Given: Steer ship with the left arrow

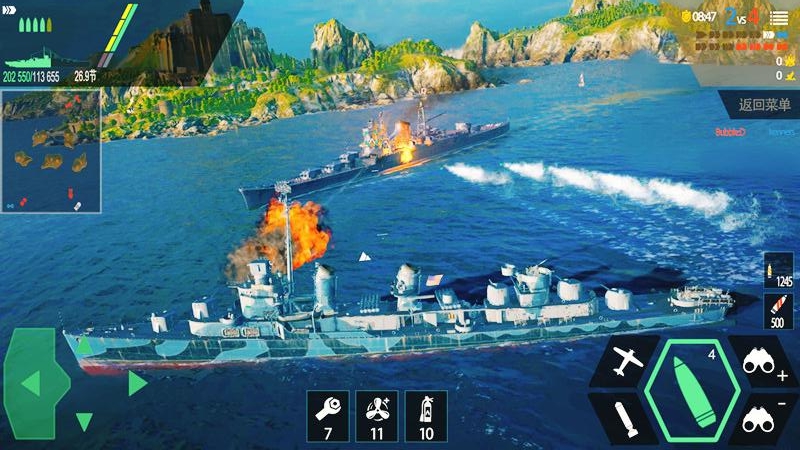Looking at the screenshot, I should tap(31, 382).
